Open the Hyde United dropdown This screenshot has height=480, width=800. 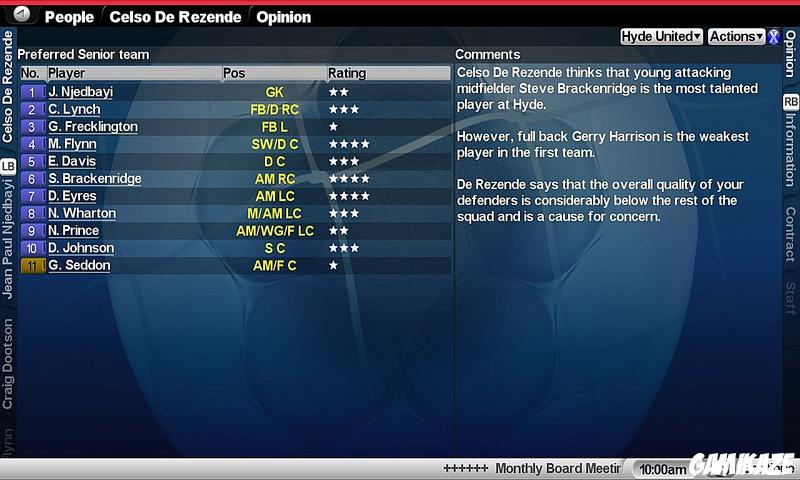661,36
